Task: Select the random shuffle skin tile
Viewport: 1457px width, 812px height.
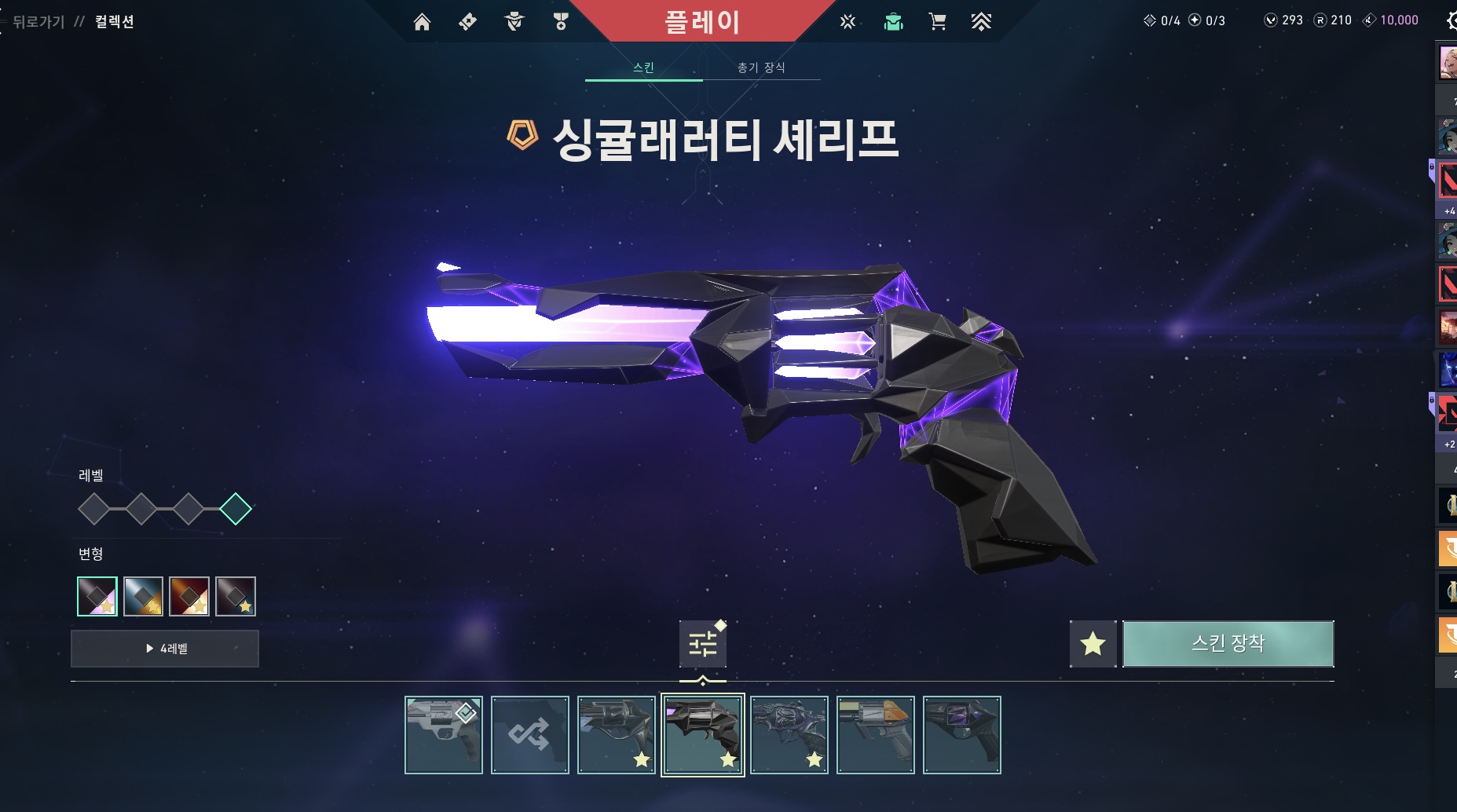Action: [x=529, y=735]
